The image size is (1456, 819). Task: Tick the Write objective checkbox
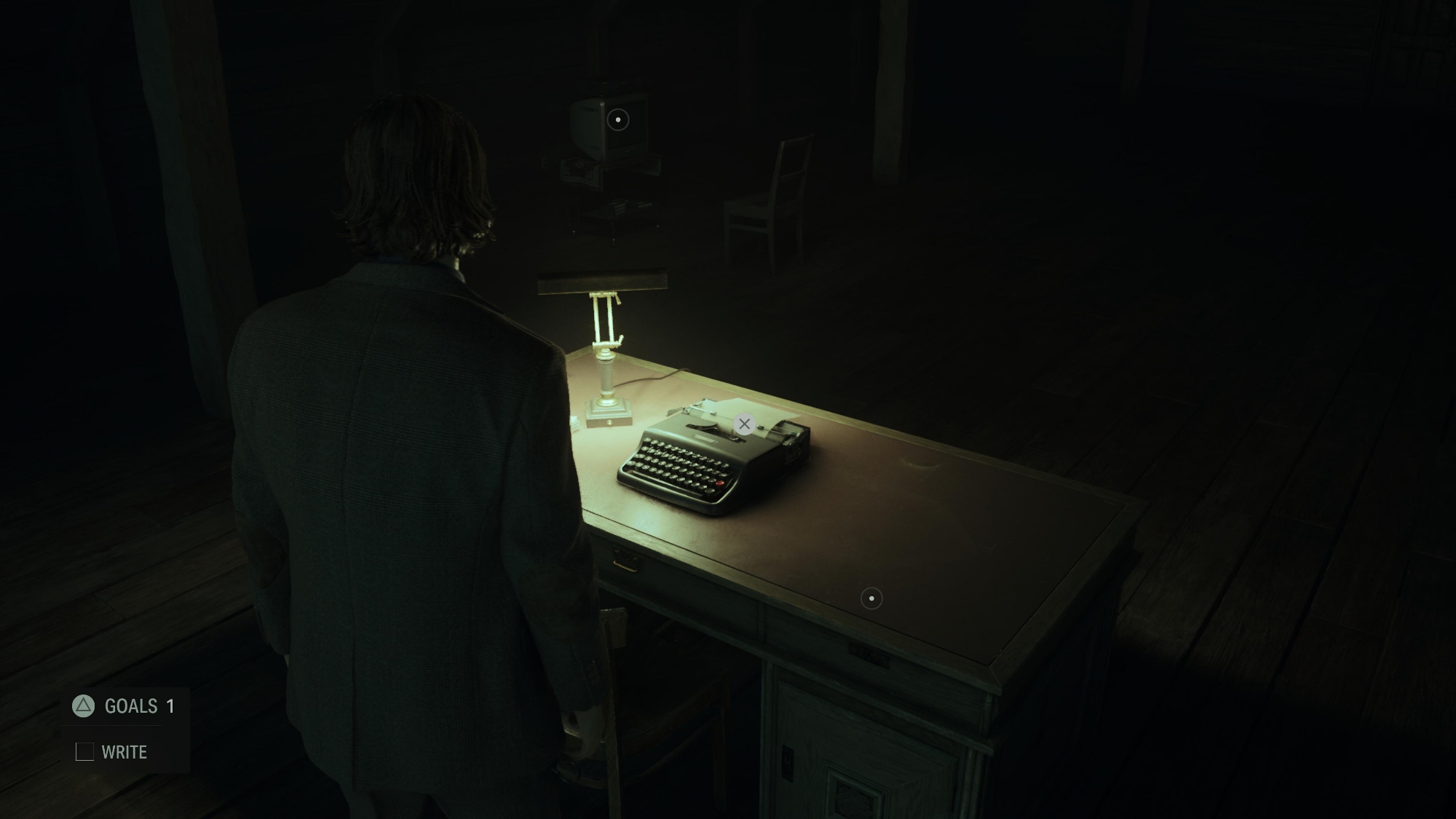pos(84,752)
